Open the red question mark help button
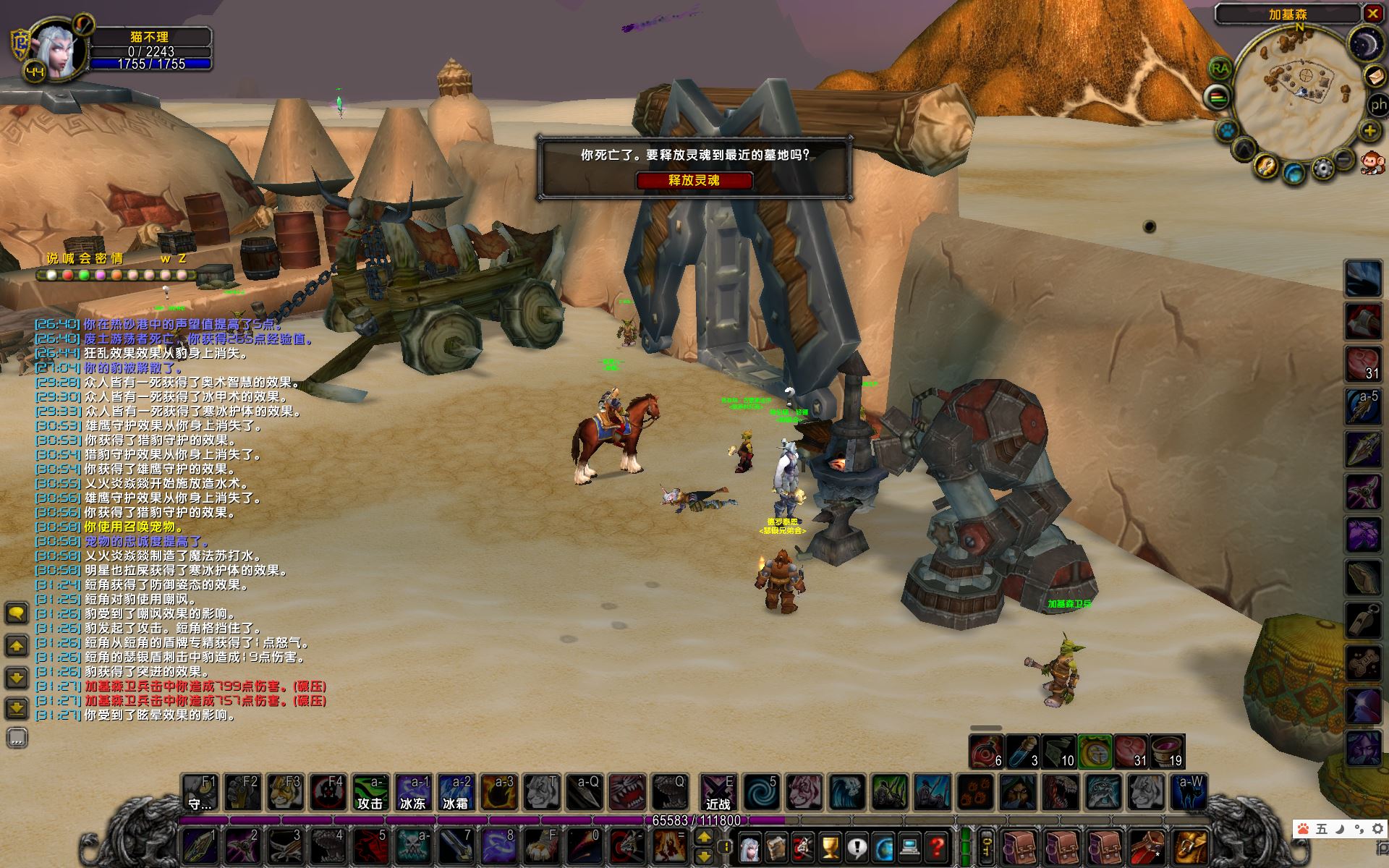This screenshot has width=1389, height=868. coord(937,846)
